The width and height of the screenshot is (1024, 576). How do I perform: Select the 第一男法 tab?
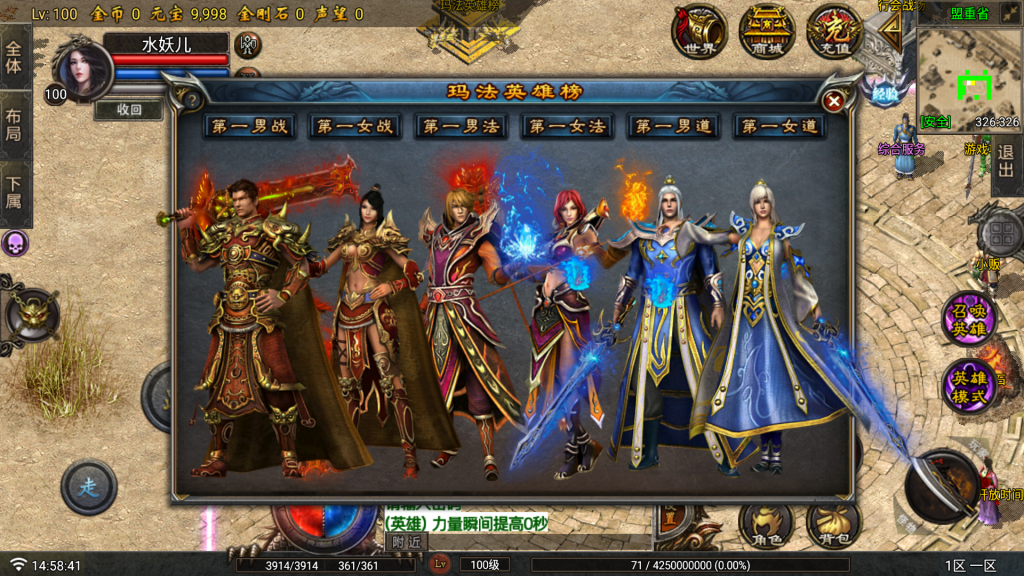tap(461, 127)
